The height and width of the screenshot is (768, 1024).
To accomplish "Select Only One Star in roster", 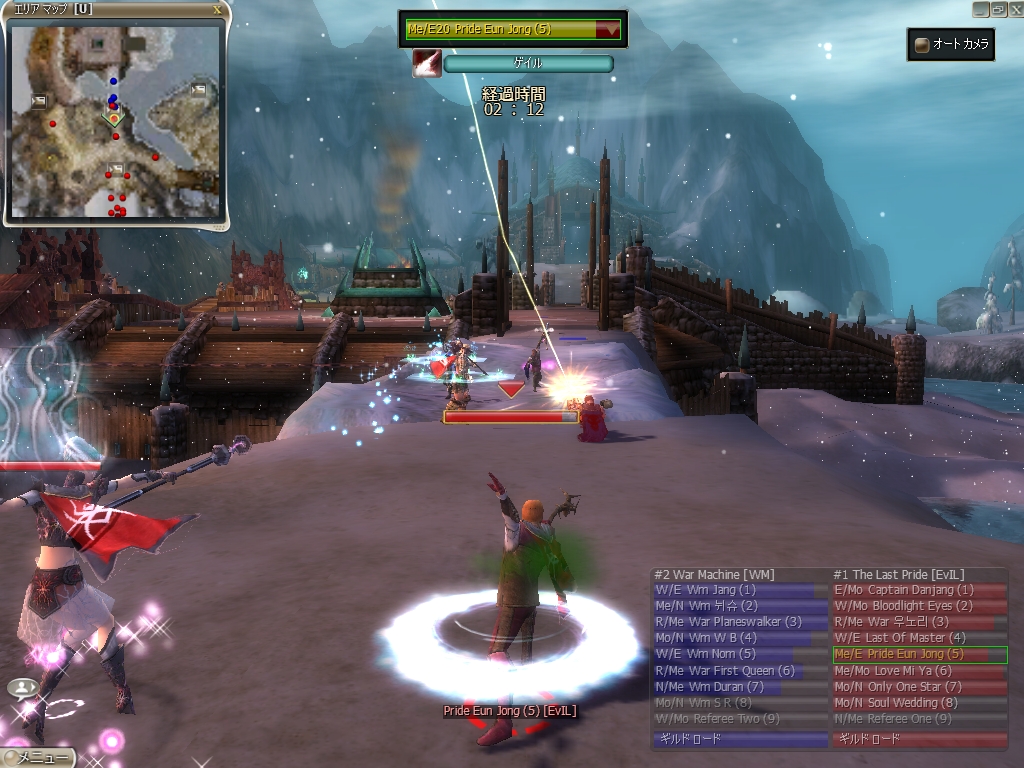I will 919,687.
